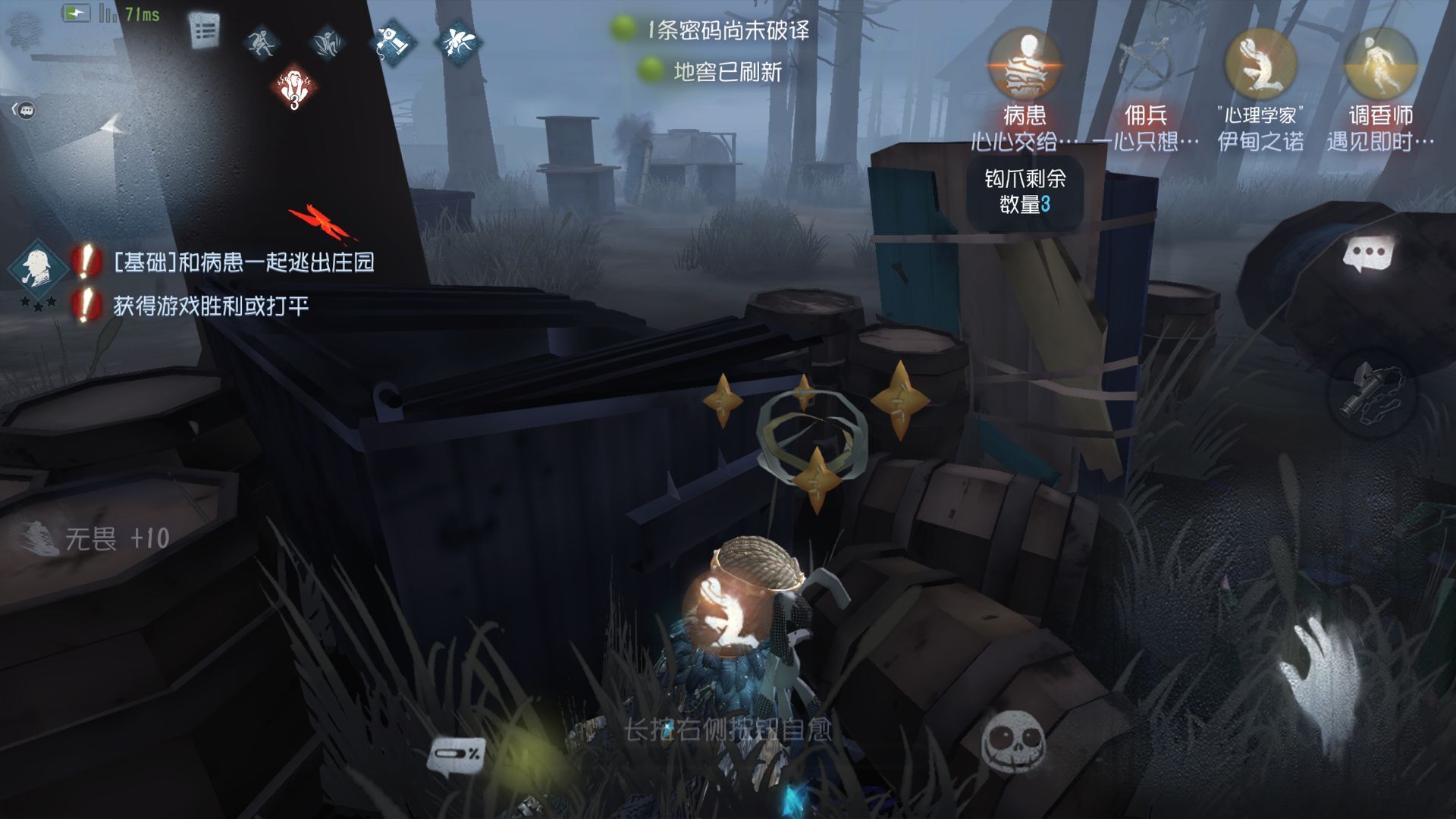Expand the collapsed chat bubble arrow
Screen dimensions: 1456x819
click(x=24, y=111)
